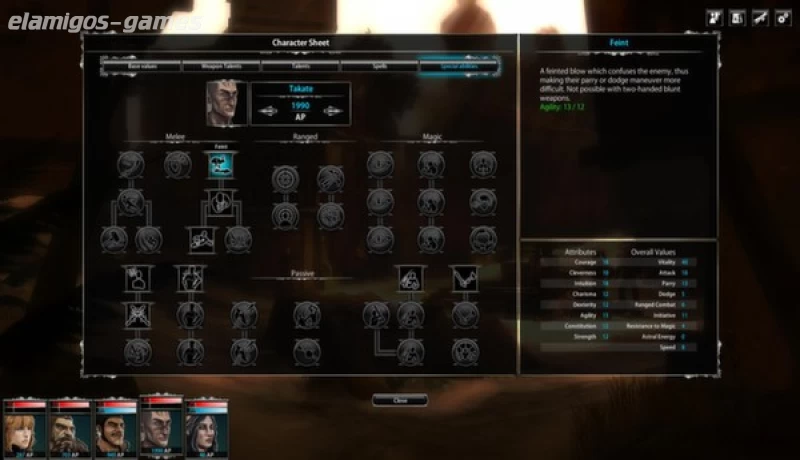Click Takate's portrait in the character sheet

coord(225,102)
